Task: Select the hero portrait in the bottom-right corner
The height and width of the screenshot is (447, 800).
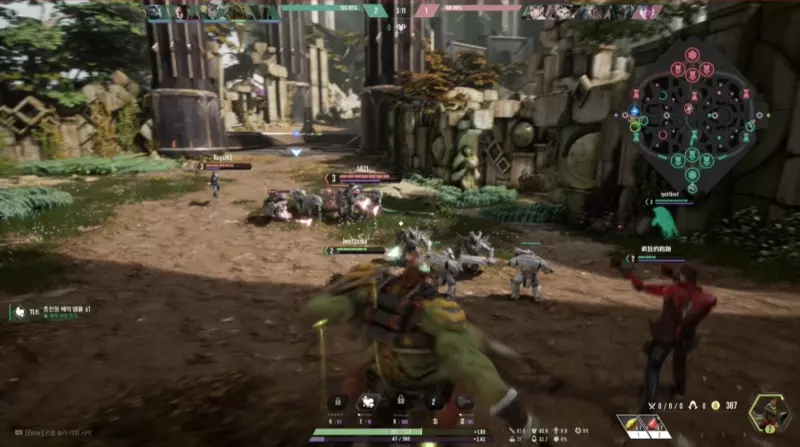Action: pyautogui.click(x=769, y=413)
